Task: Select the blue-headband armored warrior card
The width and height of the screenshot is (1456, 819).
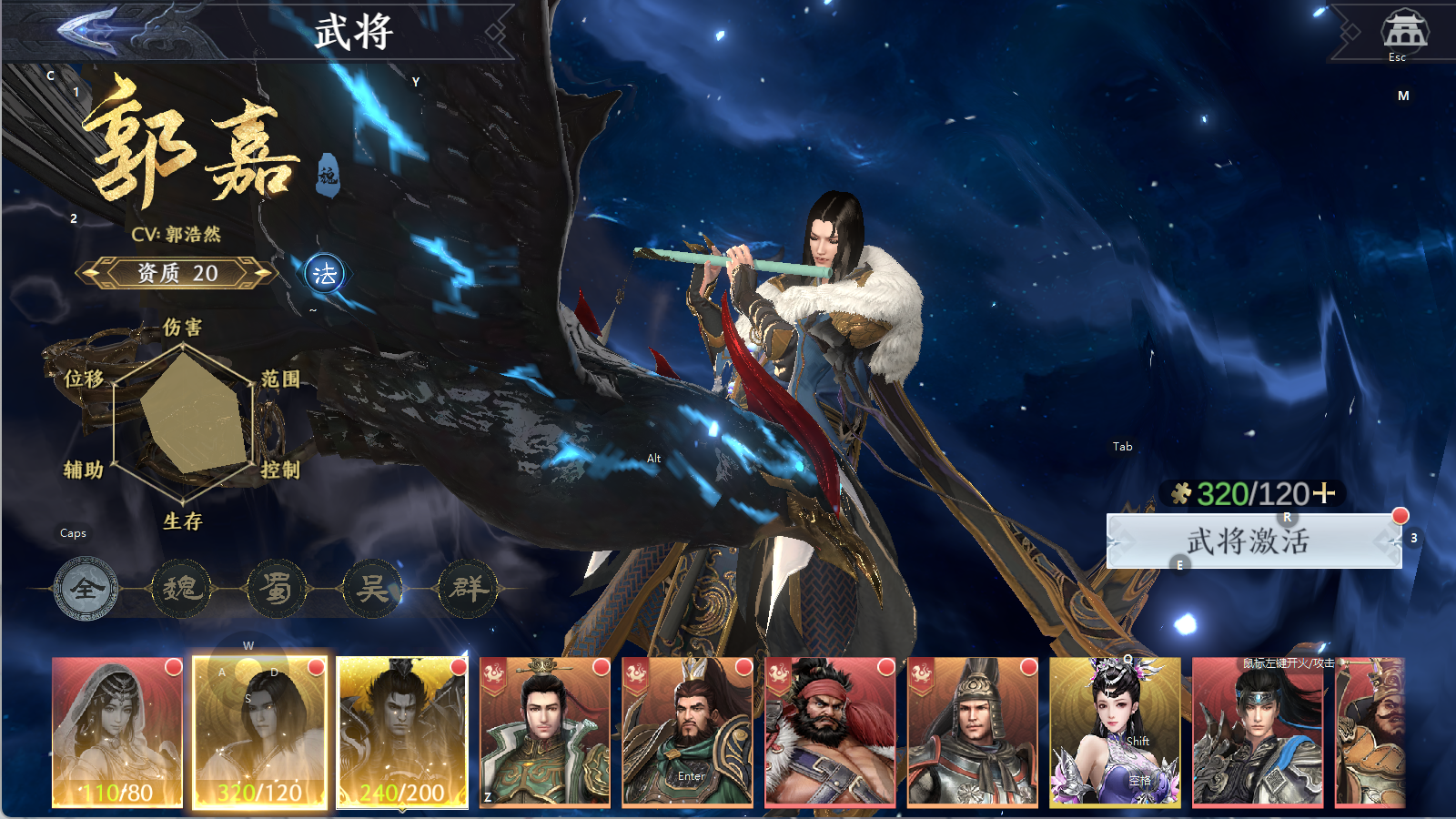Action: tap(1257, 732)
